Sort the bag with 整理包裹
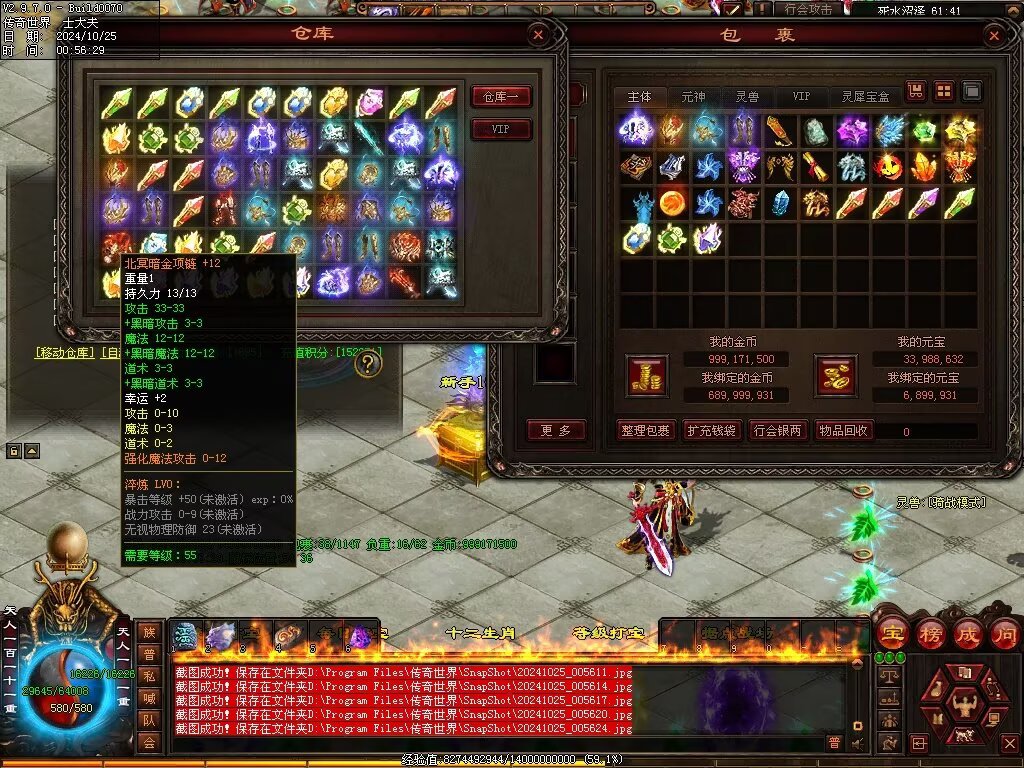Image resolution: width=1024 pixels, height=768 pixels. [x=645, y=431]
